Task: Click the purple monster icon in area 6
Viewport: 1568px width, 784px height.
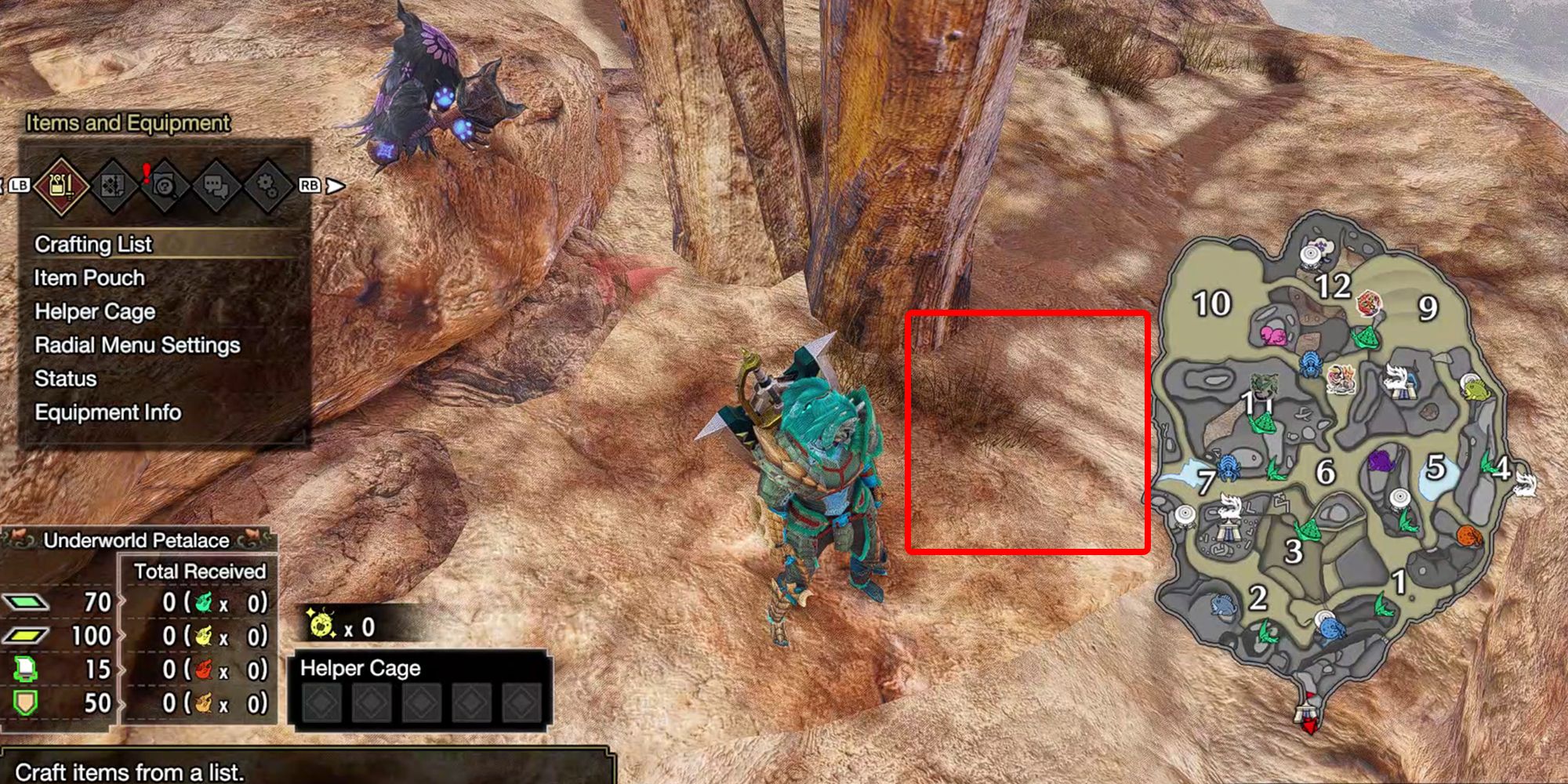Action: [1382, 460]
